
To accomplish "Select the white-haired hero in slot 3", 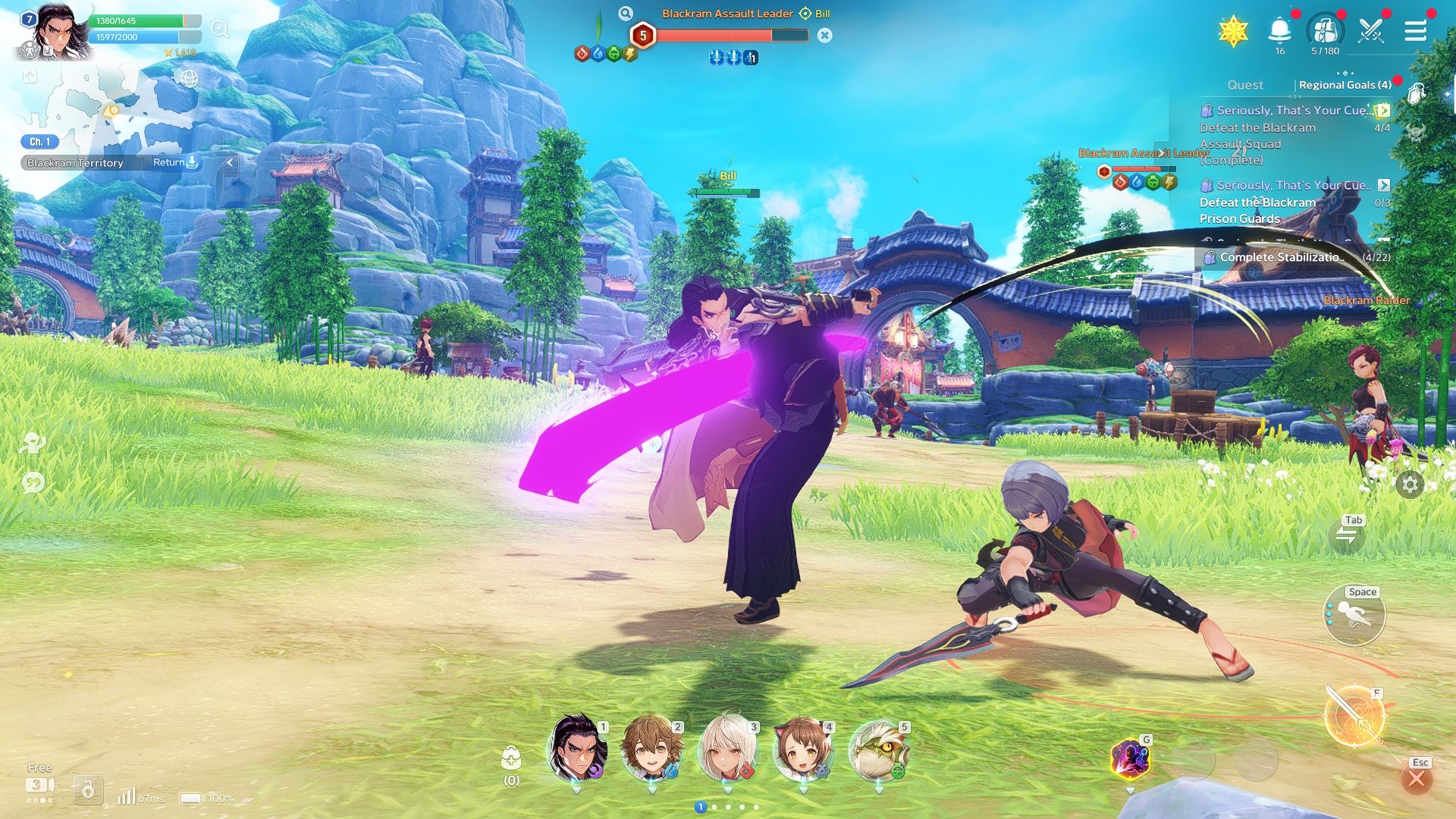I will point(727,749).
